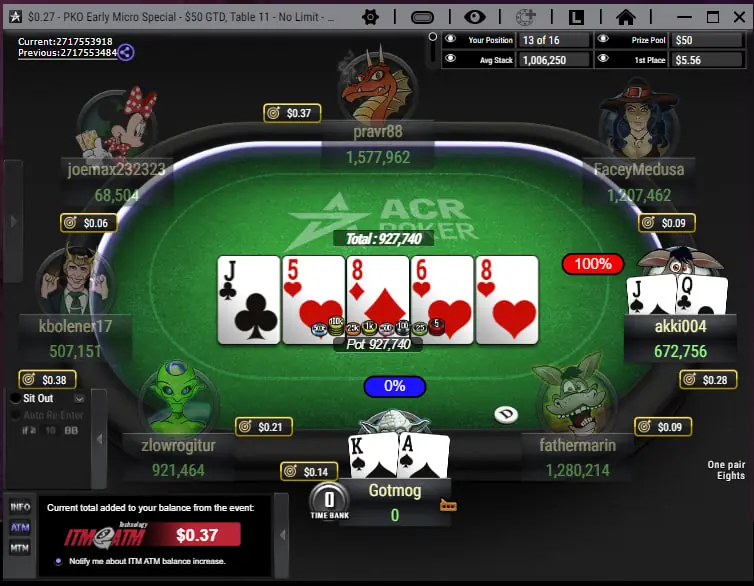Click the L icon in the top toolbar

[577, 17]
